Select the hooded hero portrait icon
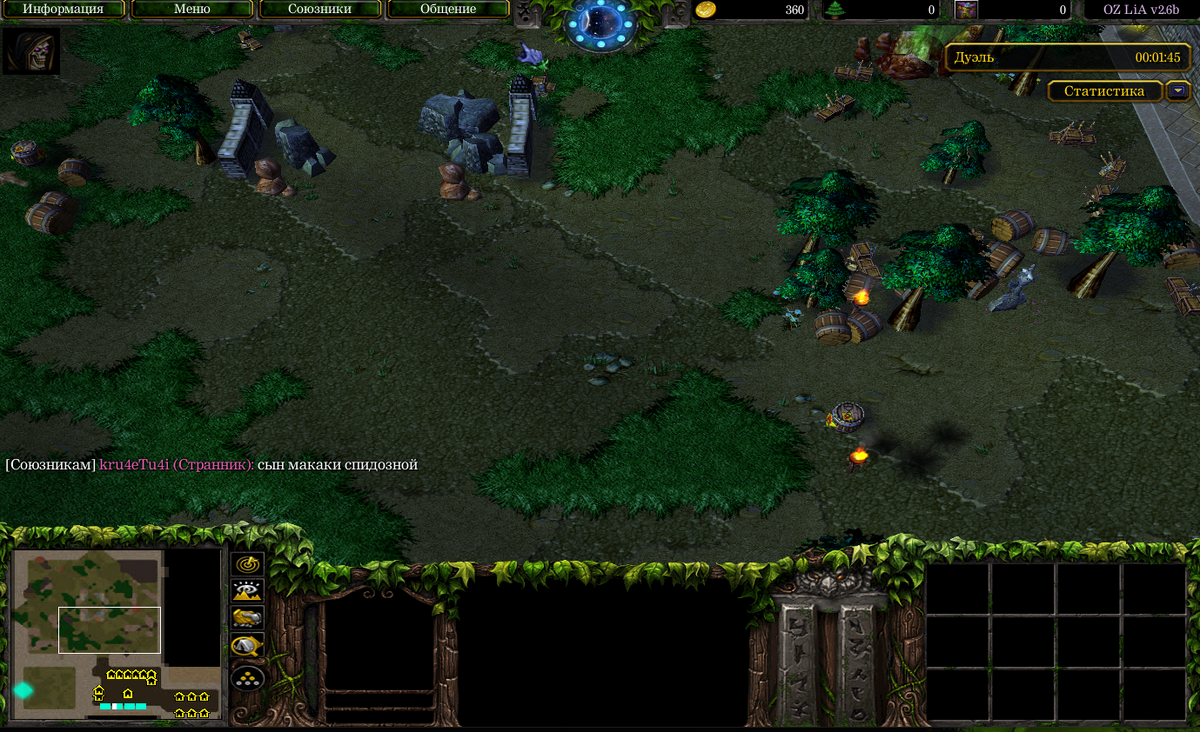 point(31,51)
